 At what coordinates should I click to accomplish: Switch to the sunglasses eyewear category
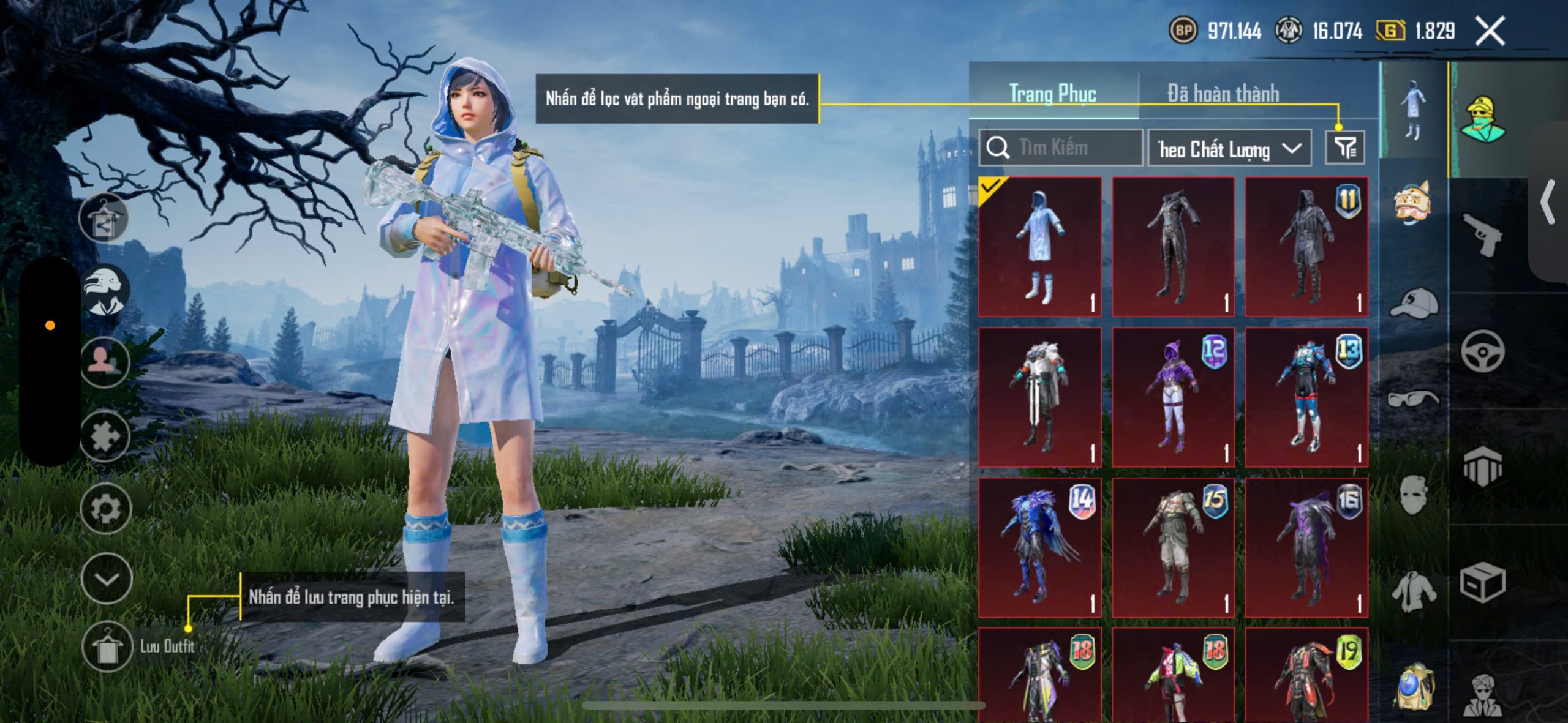[1414, 399]
